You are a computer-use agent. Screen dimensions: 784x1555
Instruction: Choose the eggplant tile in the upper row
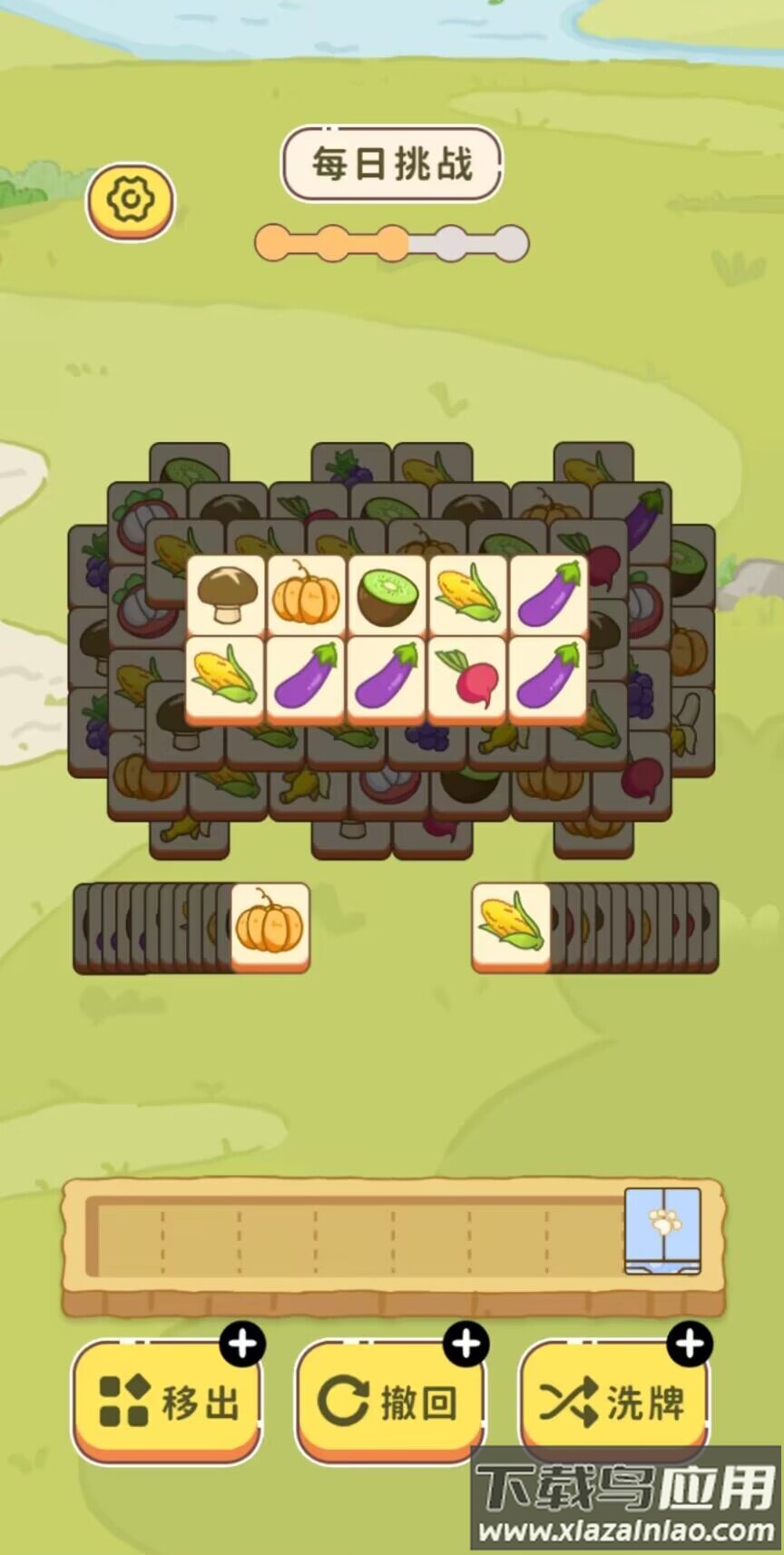pos(548,595)
